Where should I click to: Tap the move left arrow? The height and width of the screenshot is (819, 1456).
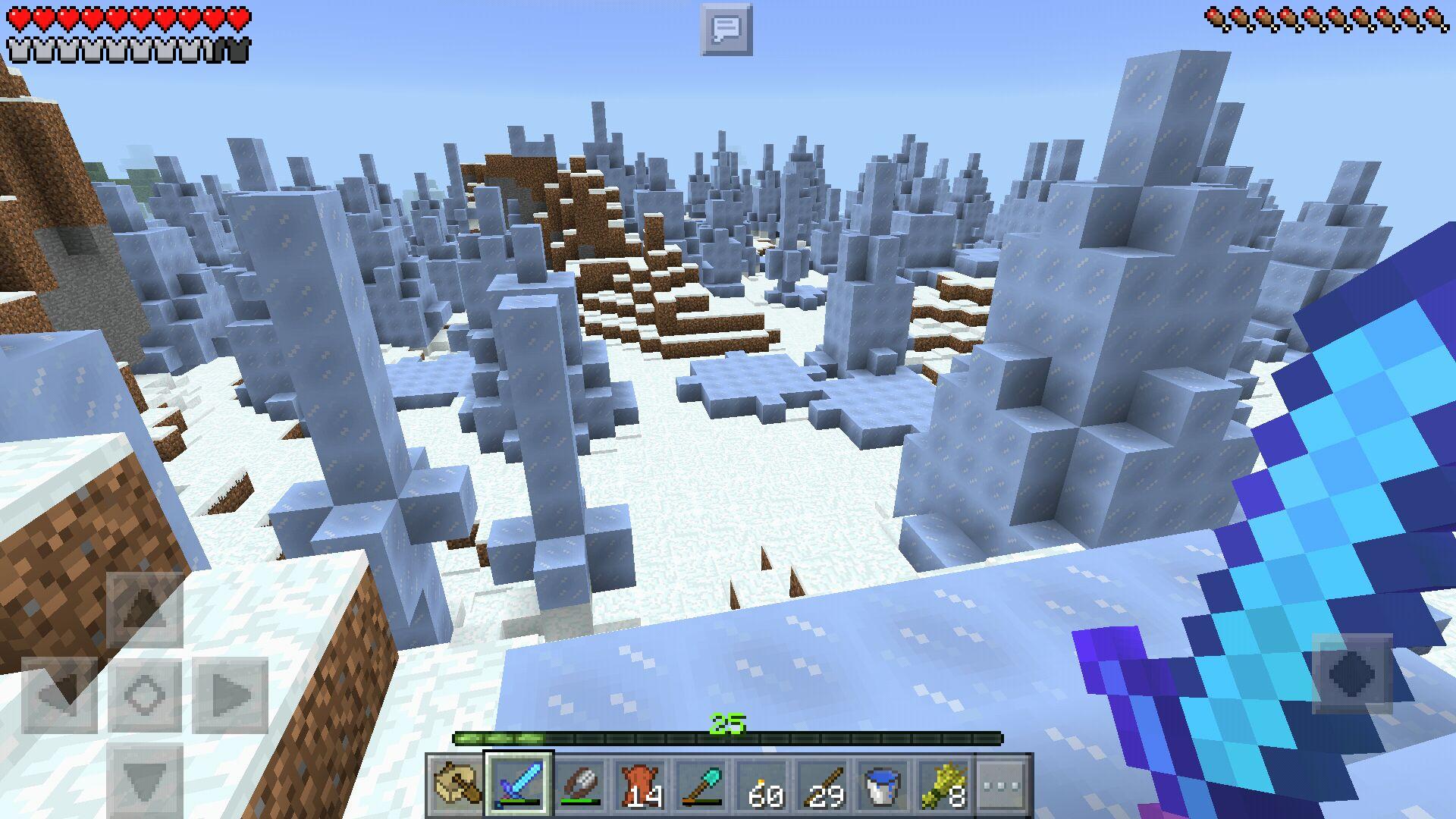59,694
